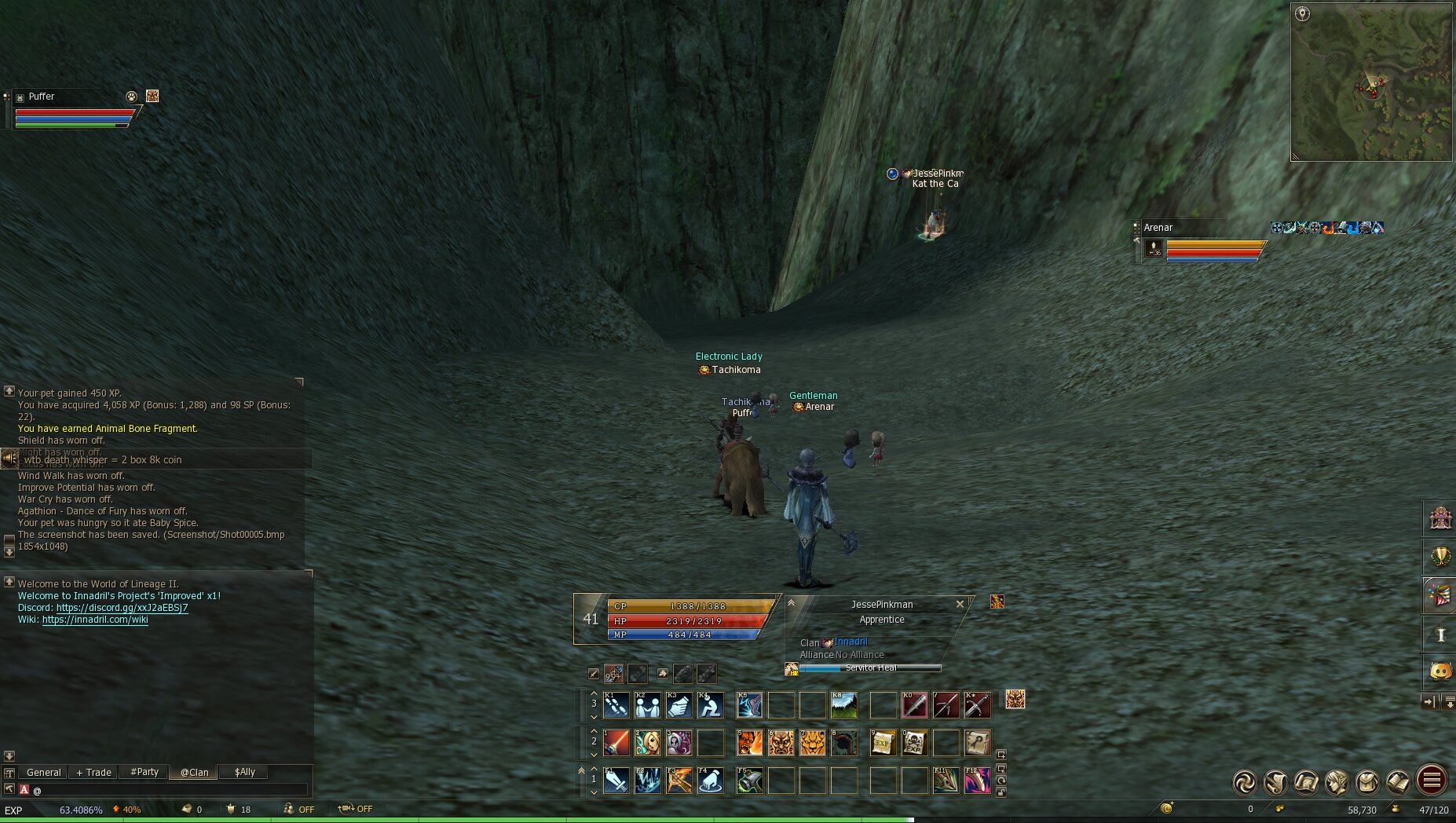
Task: Close the JessePinkman target window
Action: tap(960, 604)
